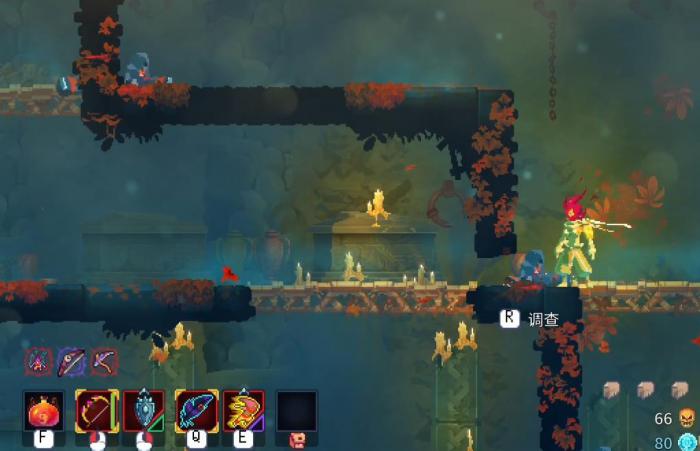
Task: Inspect the crossbow mutation icon
Action: point(103,361)
